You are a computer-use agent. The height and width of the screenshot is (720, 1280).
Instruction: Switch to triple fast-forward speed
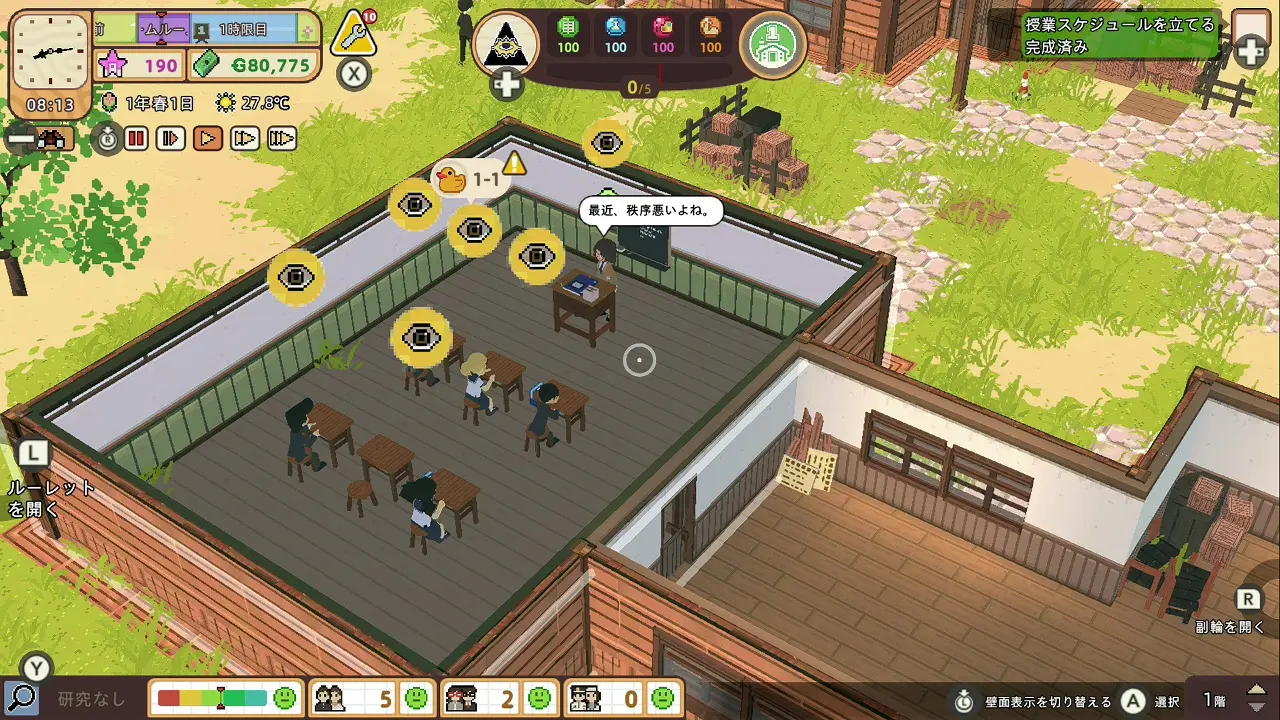(282, 138)
